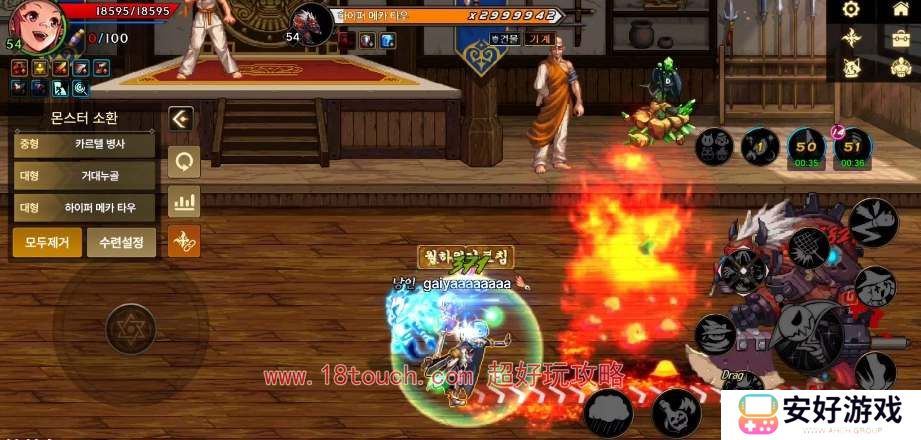
Task: Click the 모두제거 (remove all) button
Action: pos(47,242)
